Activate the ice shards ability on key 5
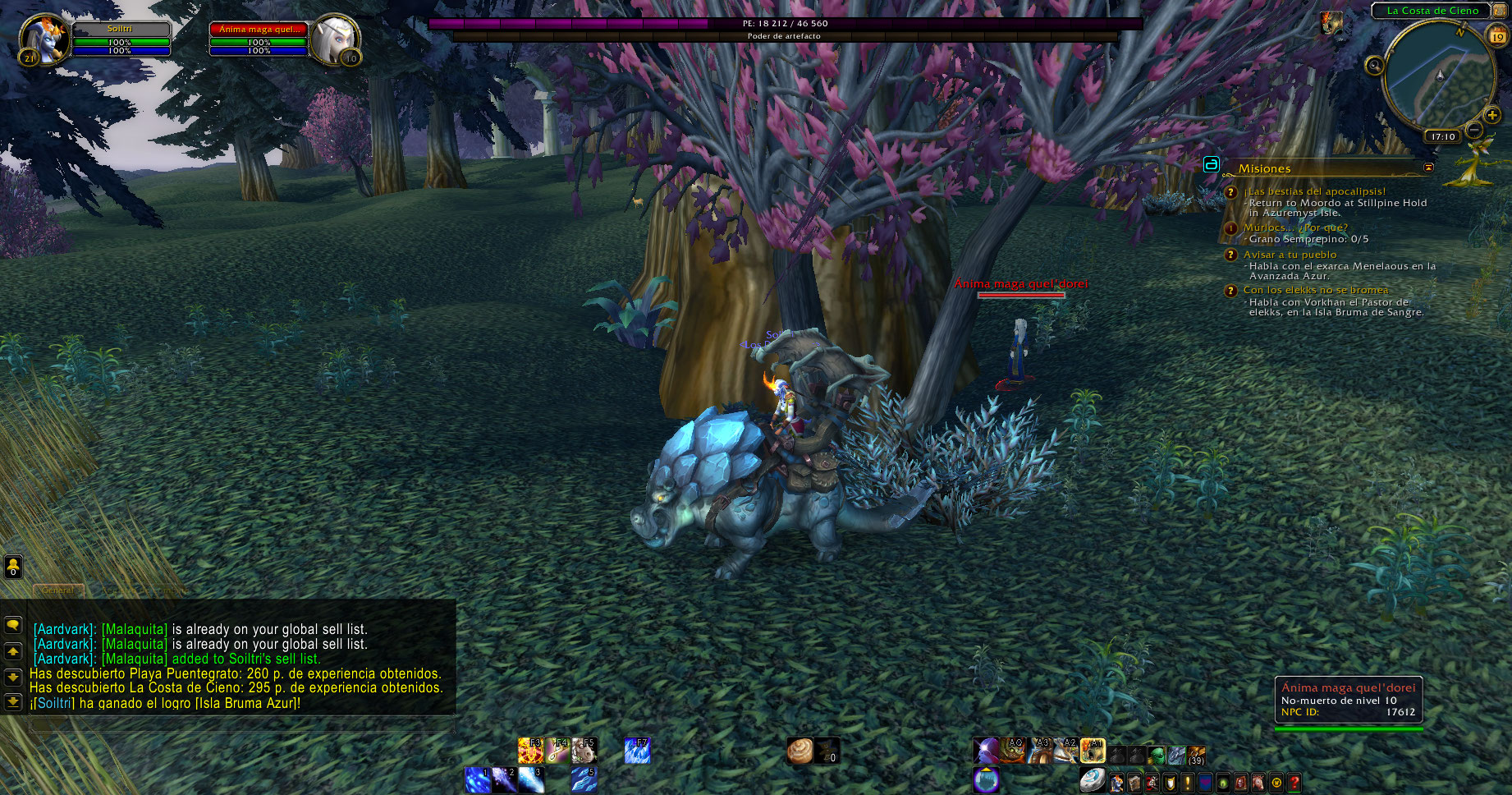This screenshot has width=1512, height=795. pyautogui.click(x=584, y=779)
